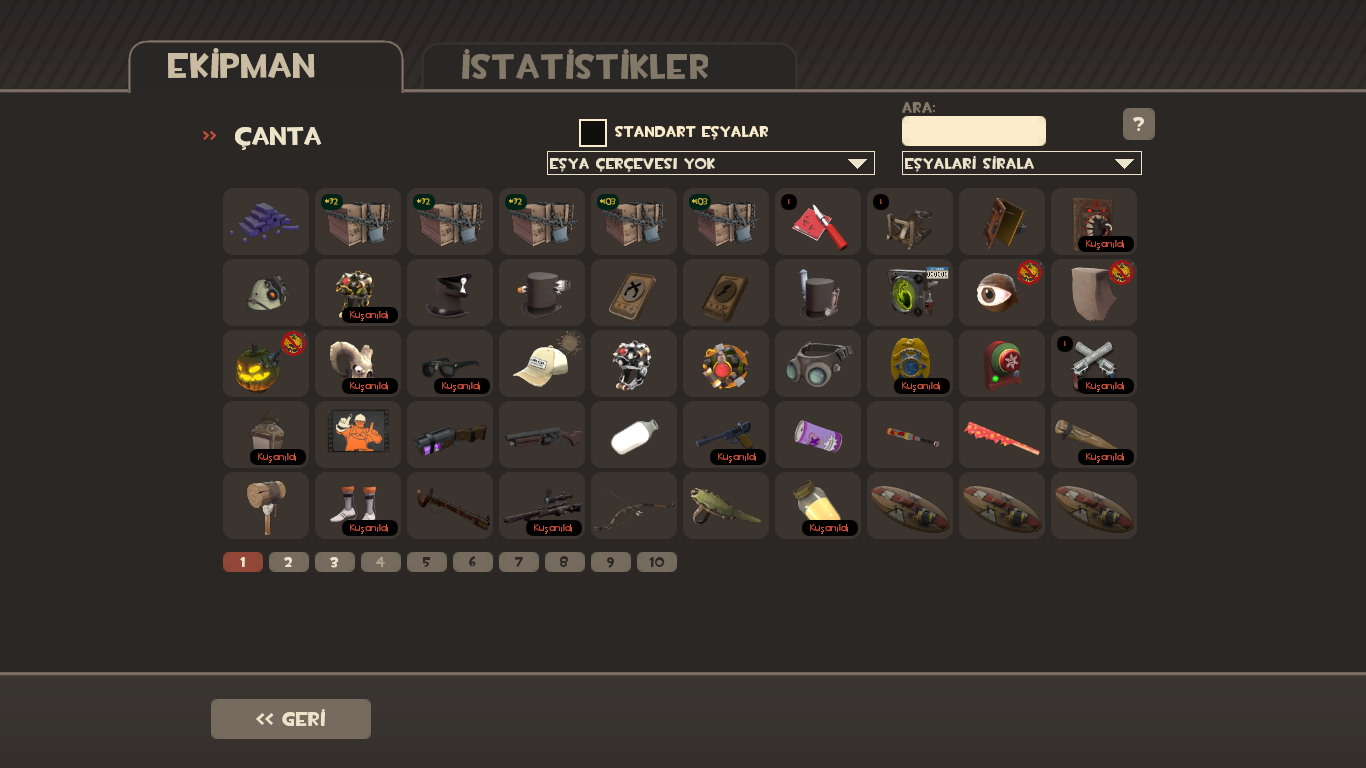Select the Mad Milk bottle item

click(633, 434)
